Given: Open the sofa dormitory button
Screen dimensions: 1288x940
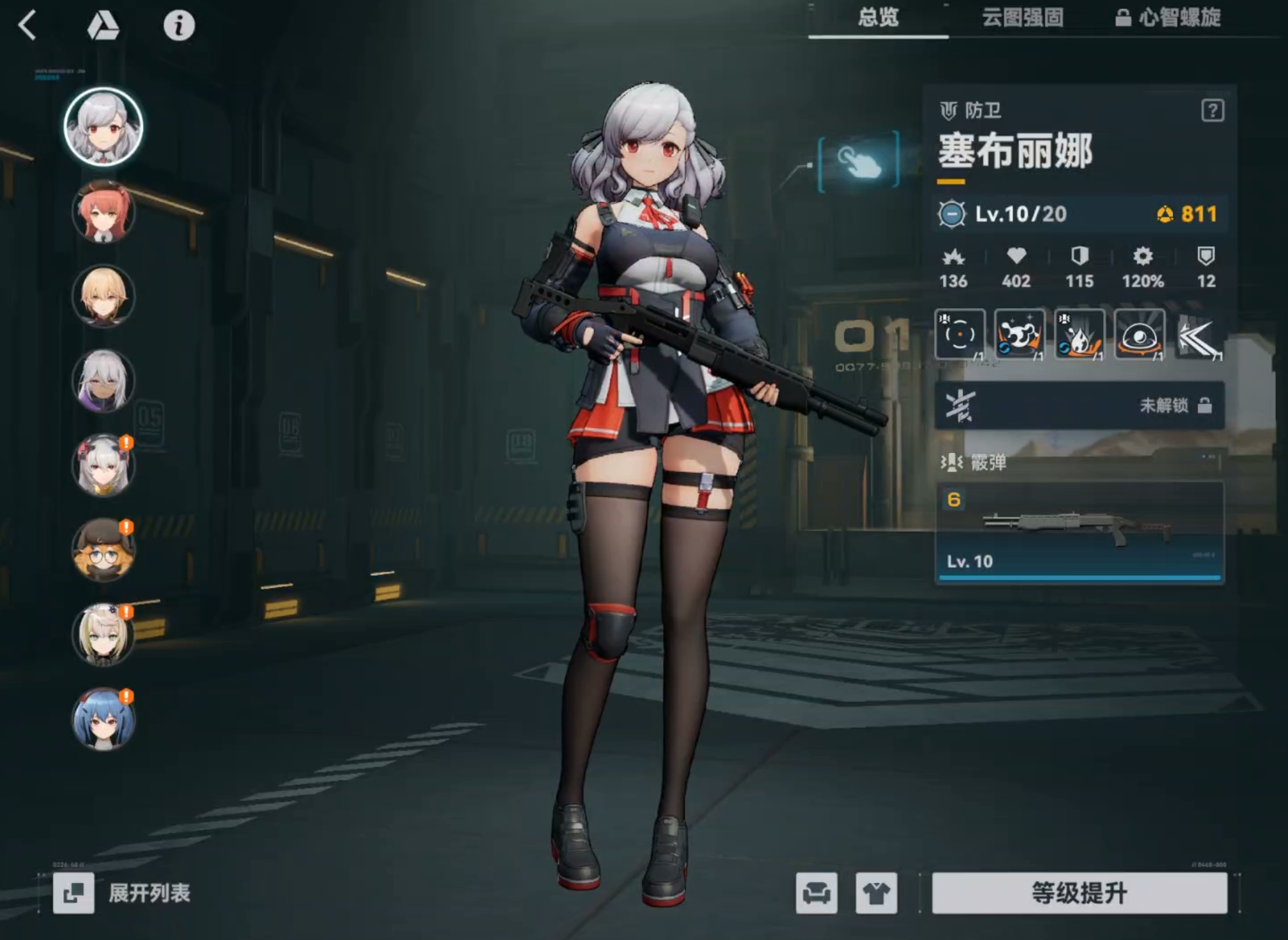Looking at the screenshot, I should pyautogui.click(x=816, y=893).
